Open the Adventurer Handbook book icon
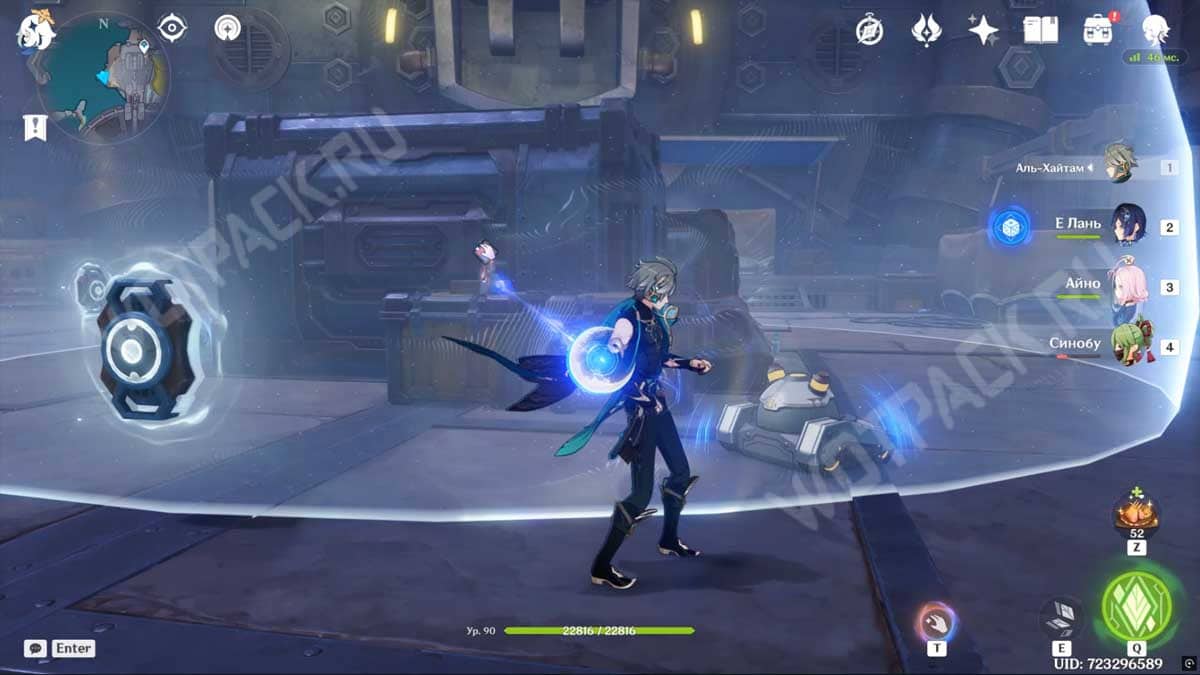 click(x=1040, y=30)
